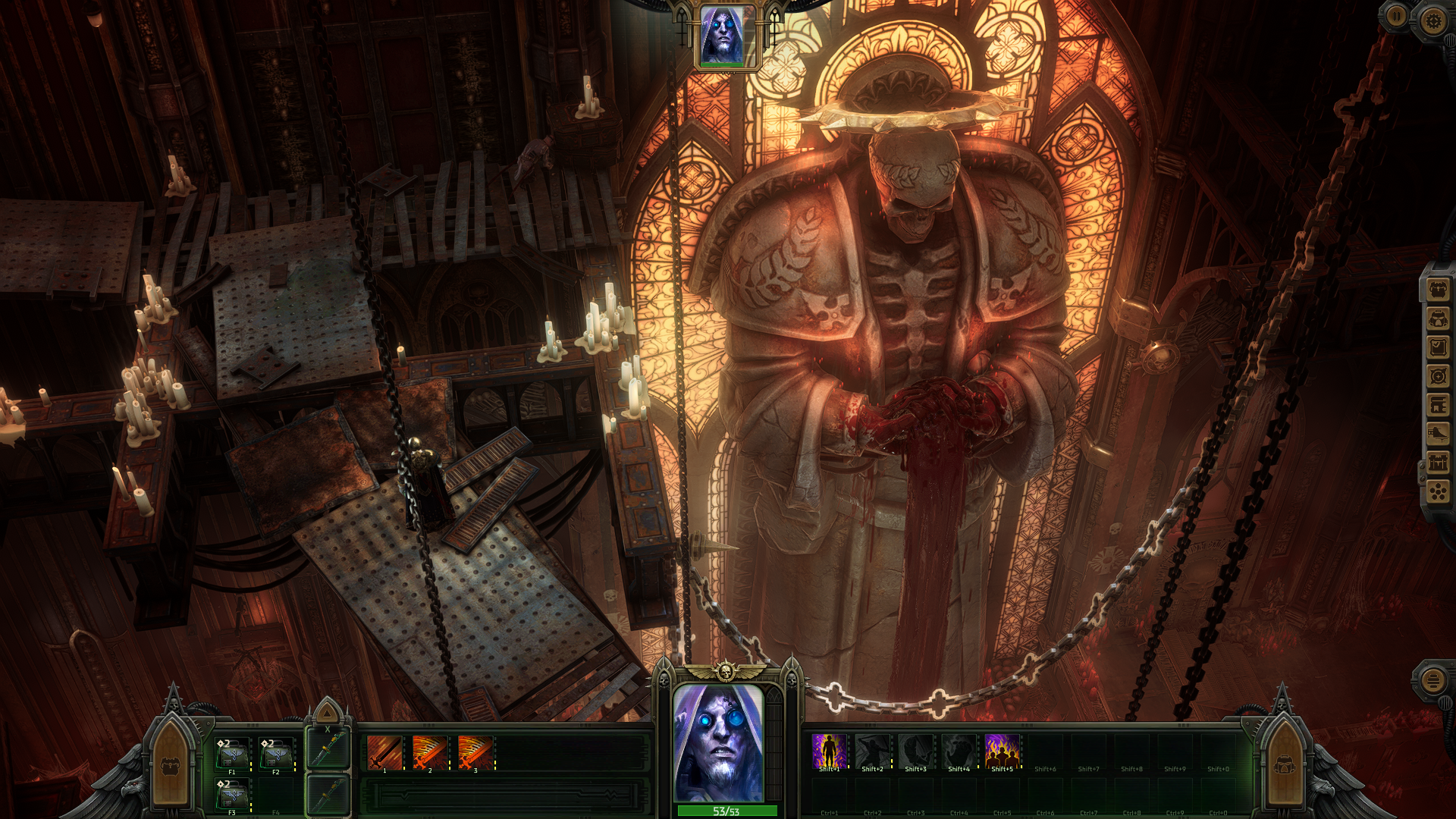This screenshot has height=819, width=1456.
Task: Activate the sword ability in slot 3
Action: 475,753
